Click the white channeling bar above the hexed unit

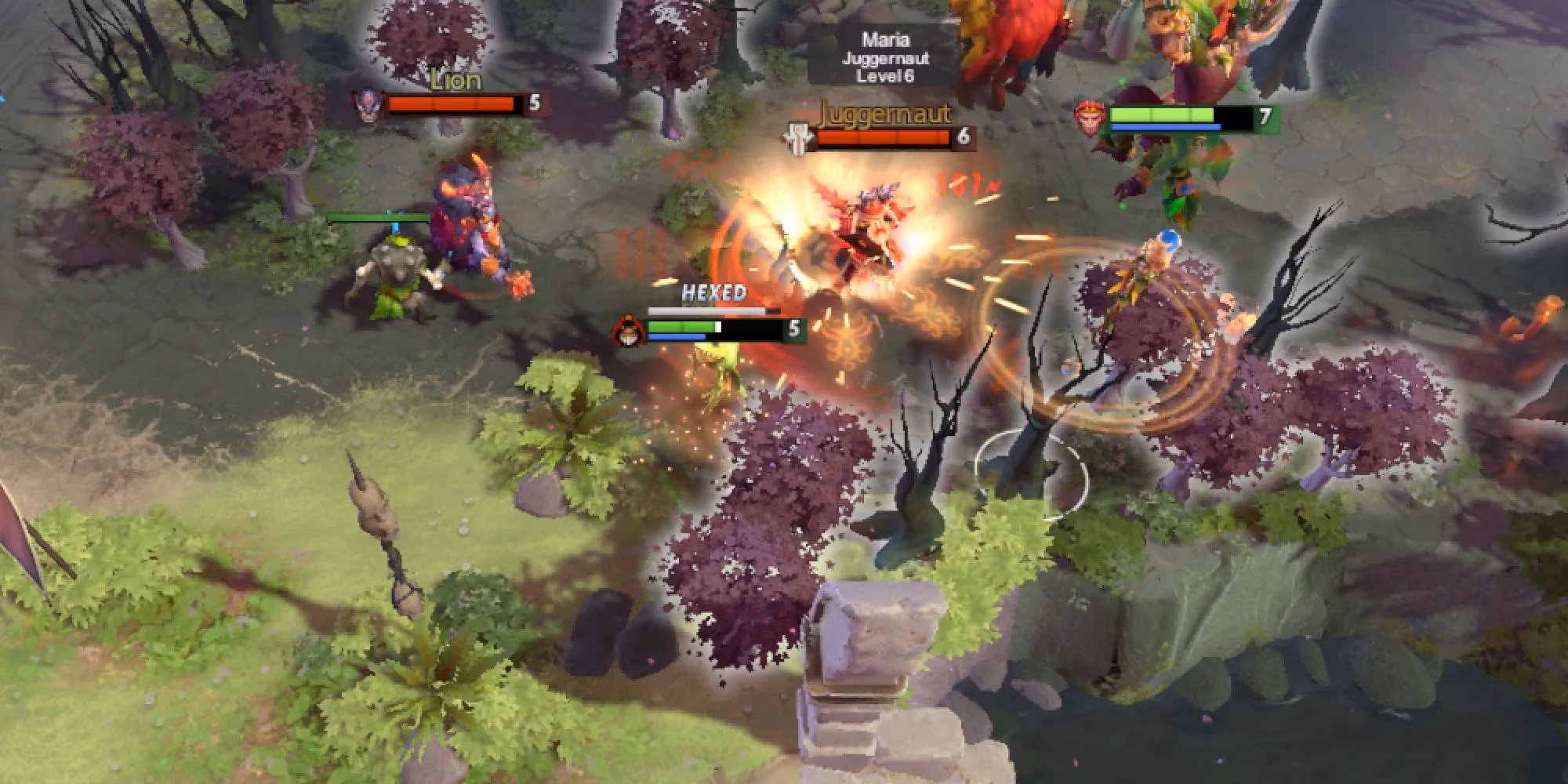706,310
